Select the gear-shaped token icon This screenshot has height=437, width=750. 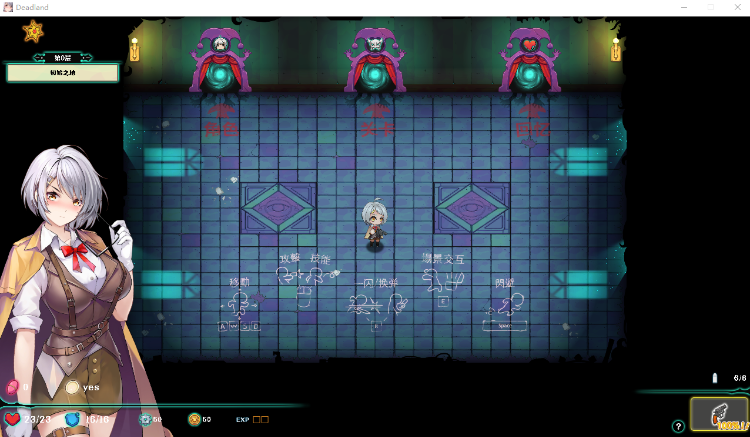(144, 419)
